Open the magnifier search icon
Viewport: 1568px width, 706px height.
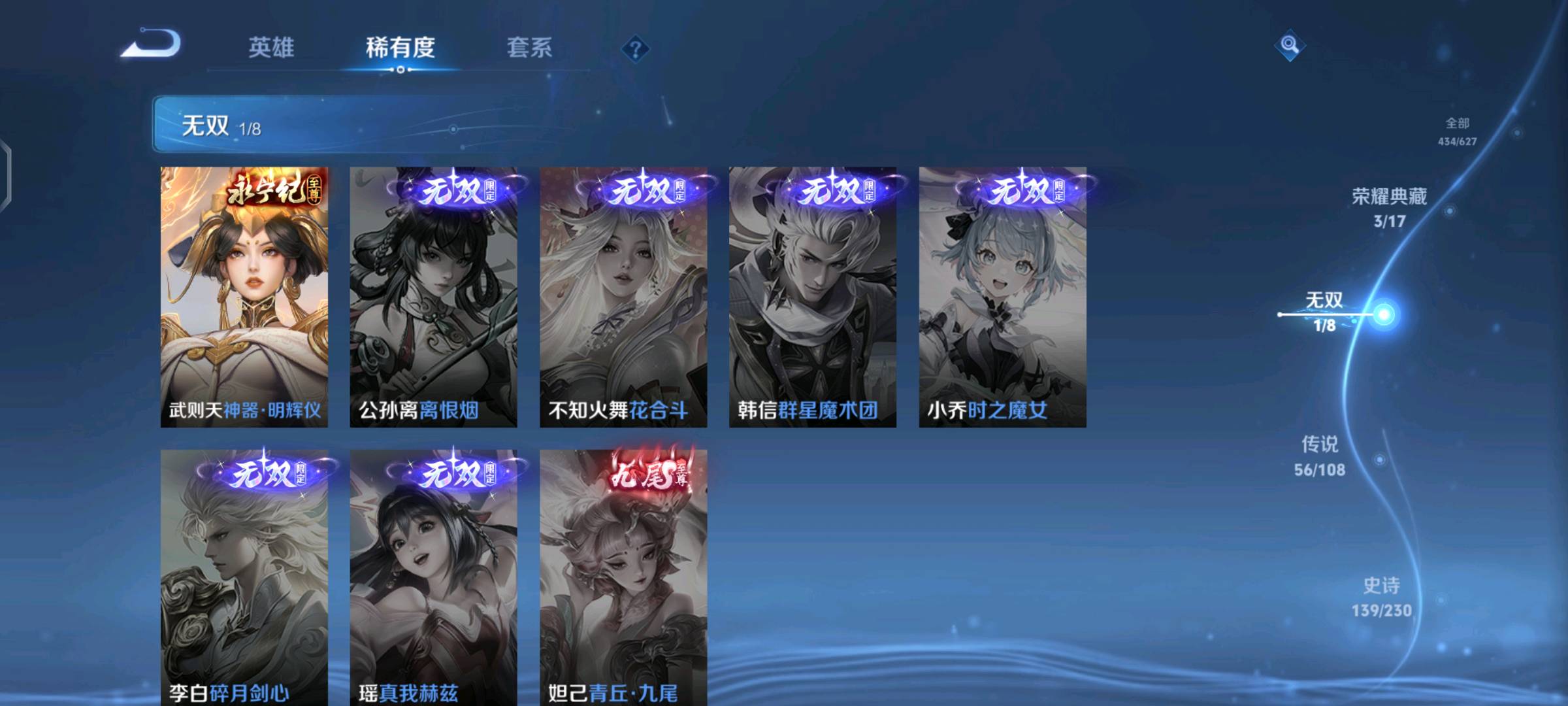[x=1289, y=45]
